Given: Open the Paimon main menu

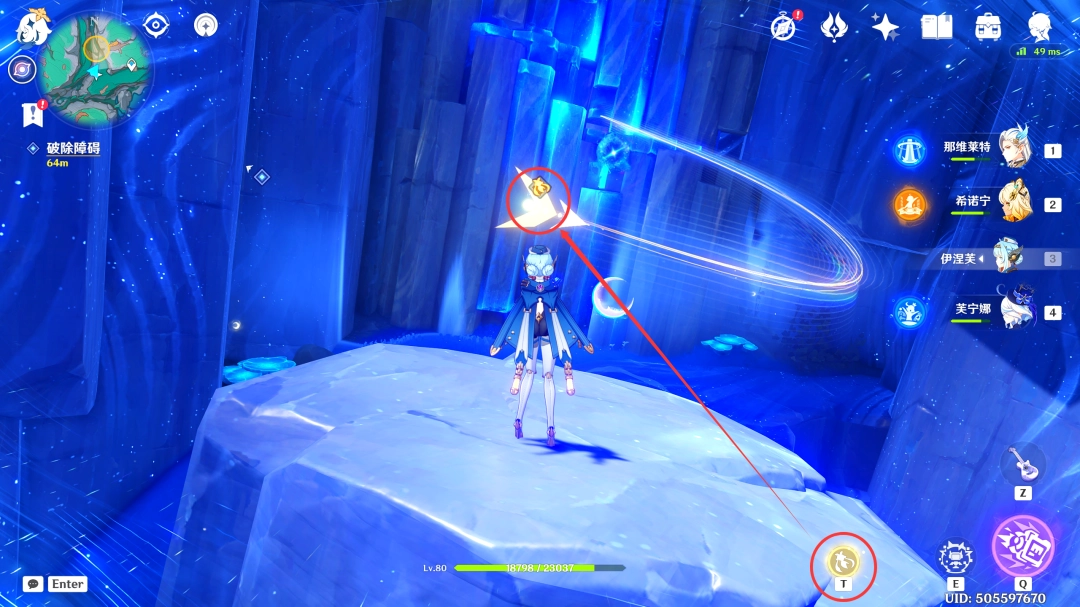Looking at the screenshot, I should [32, 28].
